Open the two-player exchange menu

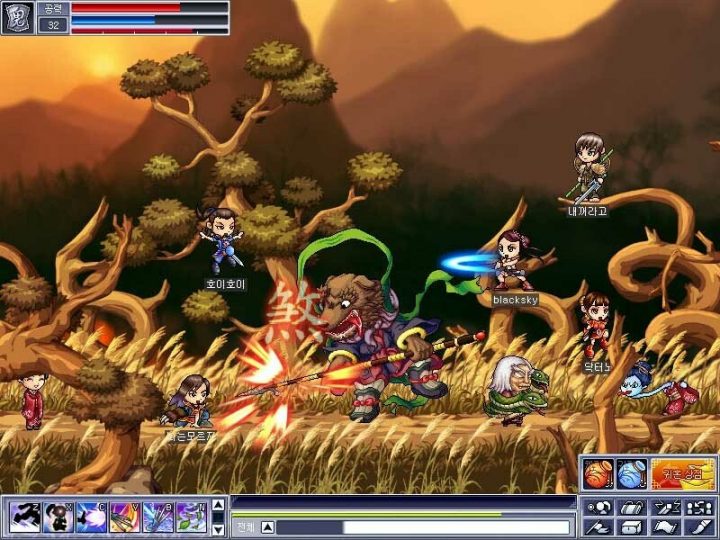[x=699, y=507]
